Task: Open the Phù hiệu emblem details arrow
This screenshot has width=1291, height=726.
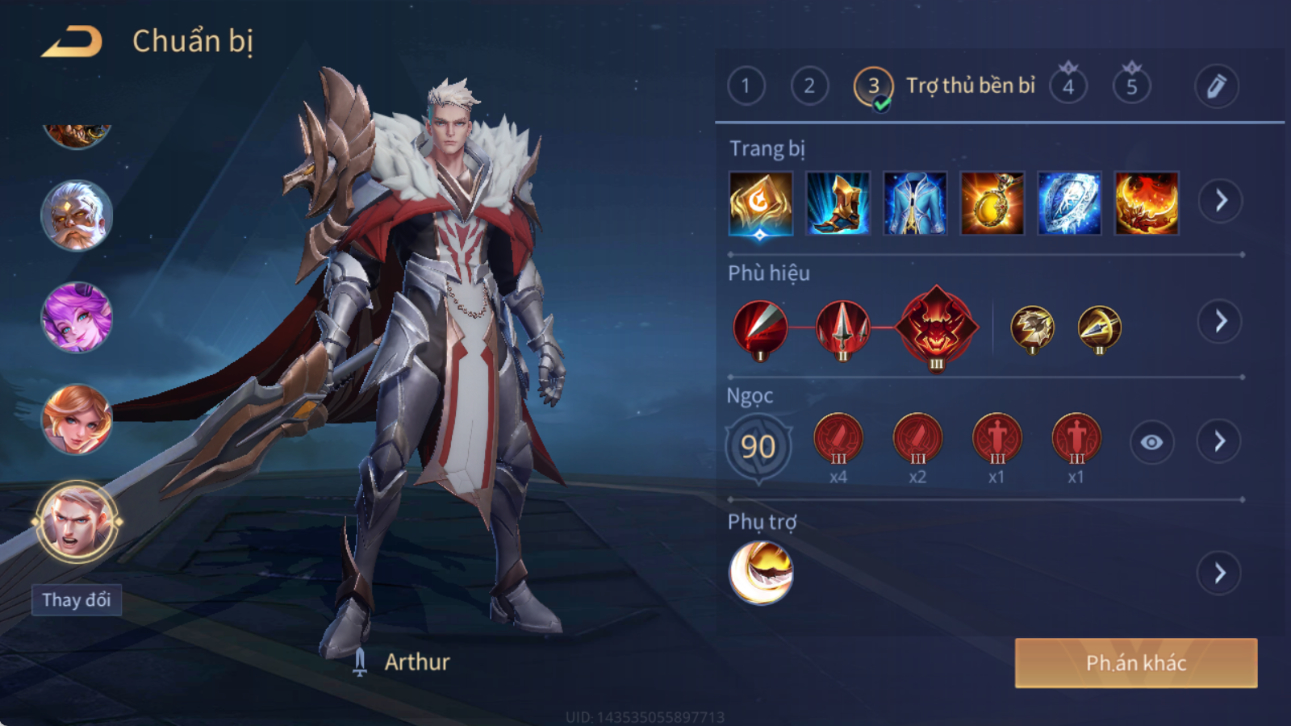Action: 1220,321
